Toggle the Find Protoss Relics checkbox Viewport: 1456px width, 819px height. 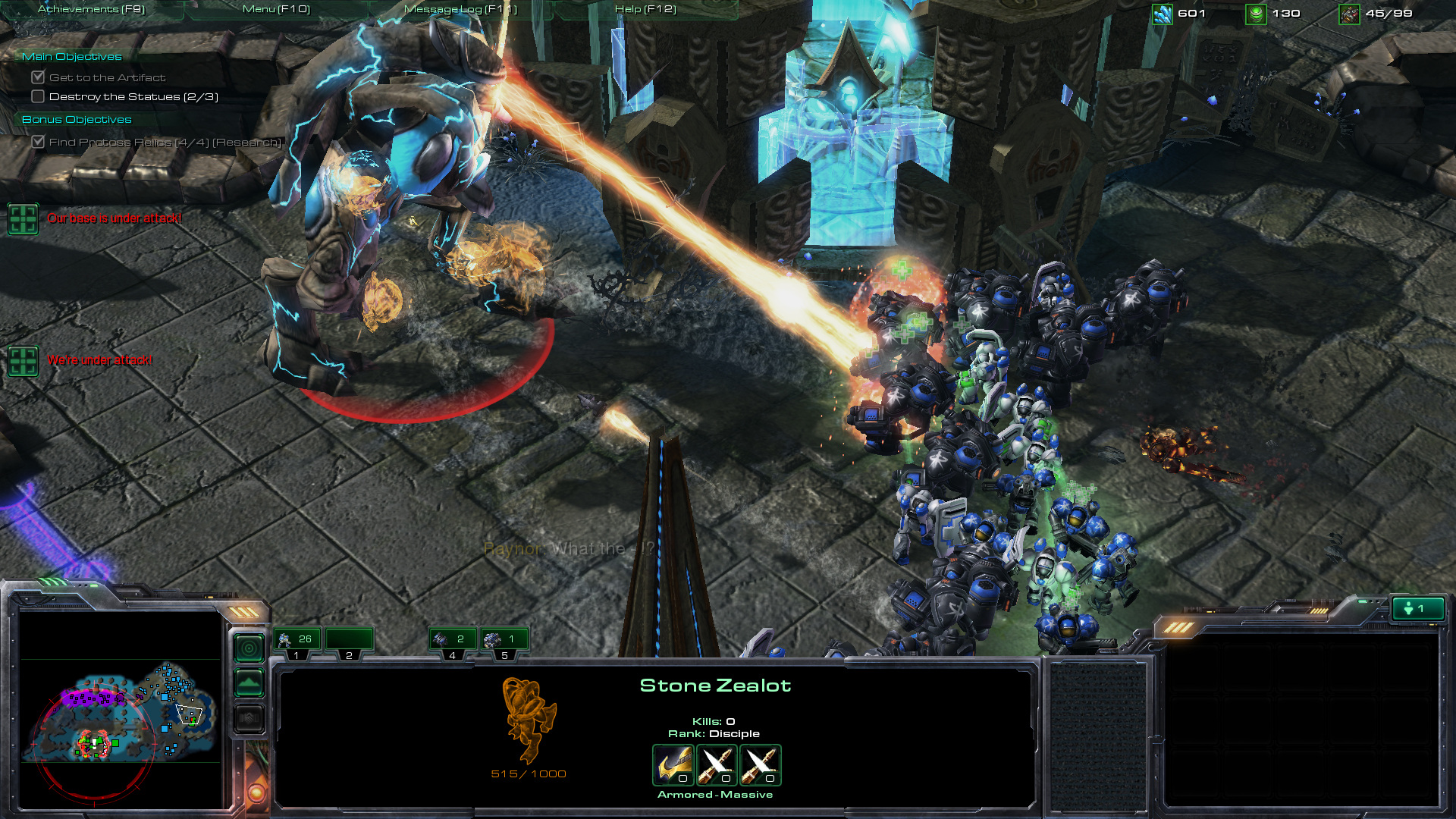[x=39, y=142]
